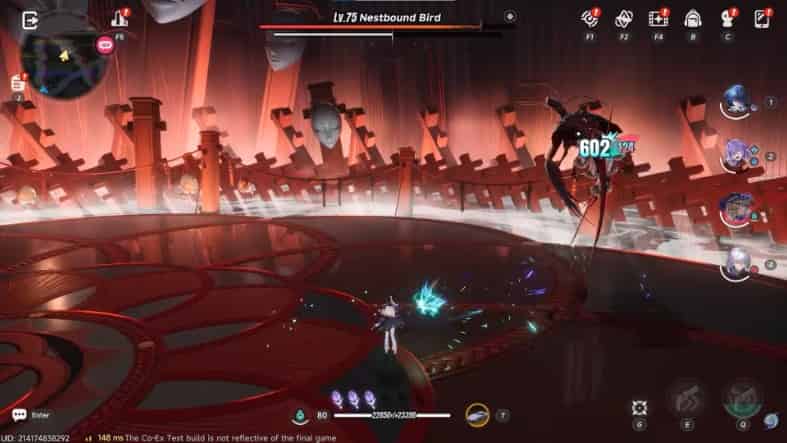The width and height of the screenshot is (787, 443).
Task: Open the quest log icon under the minimap
Action: pos(18,83)
